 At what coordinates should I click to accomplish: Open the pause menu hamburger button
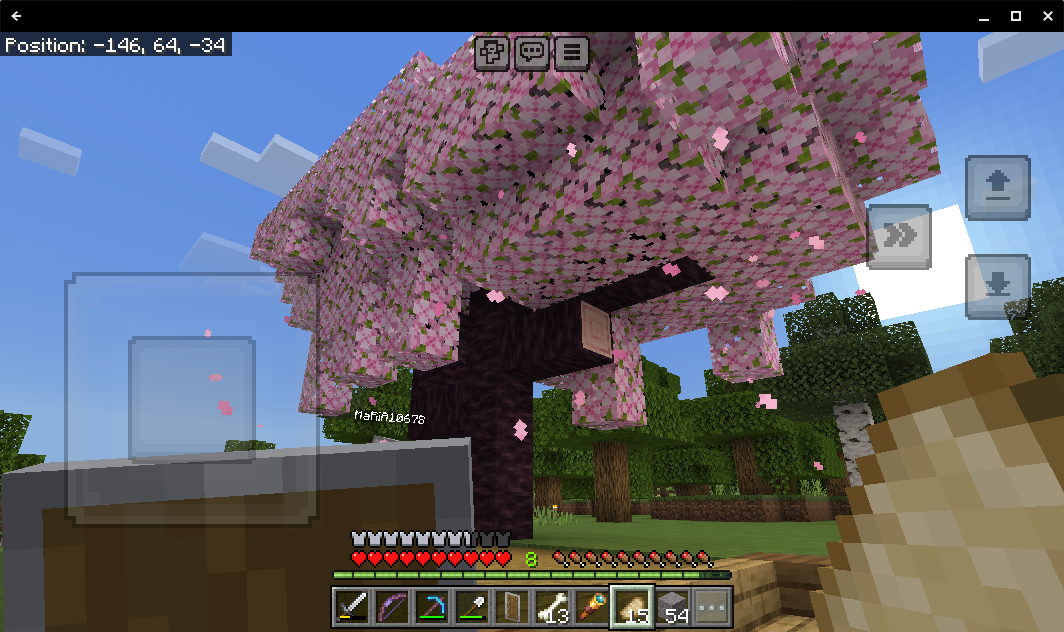pyautogui.click(x=572, y=53)
